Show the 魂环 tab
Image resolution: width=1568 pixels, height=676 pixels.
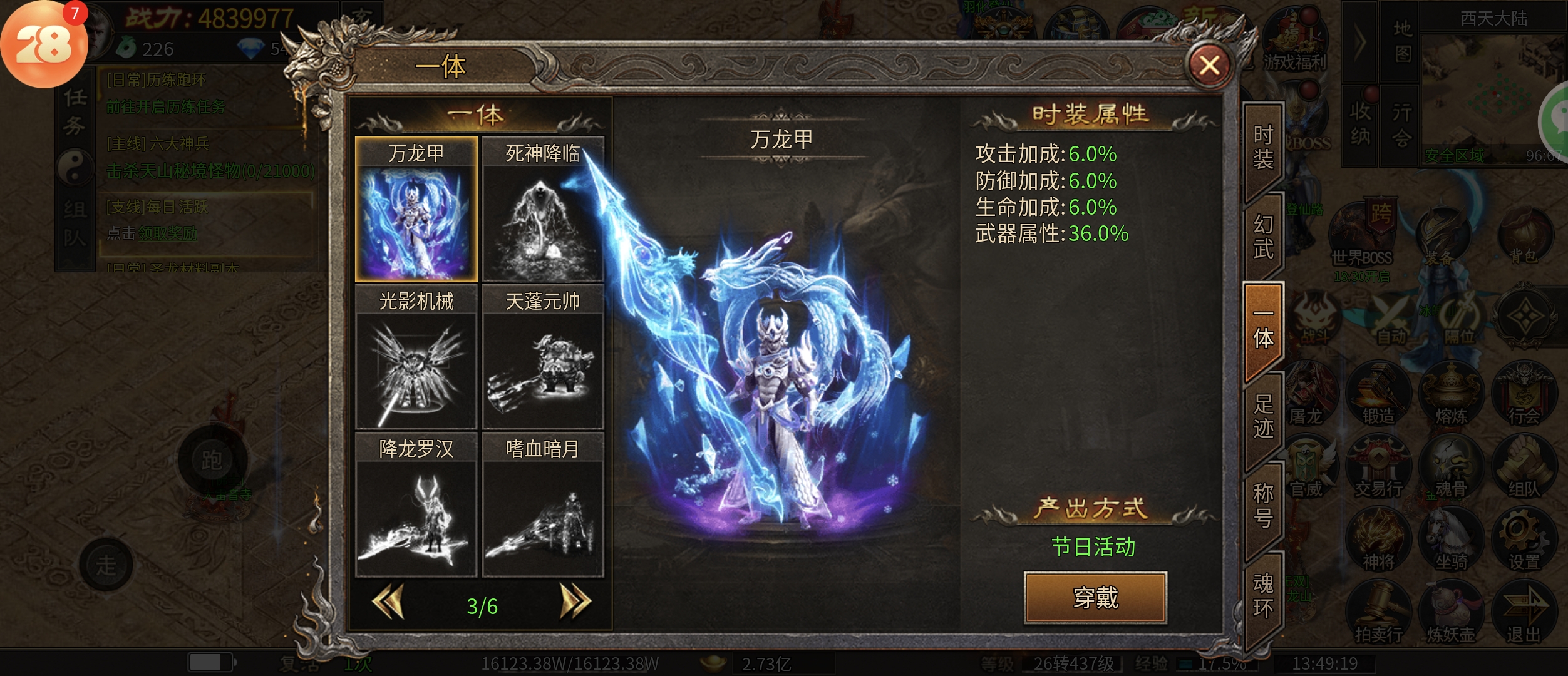pyautogui.click(x=1263, y=596)
